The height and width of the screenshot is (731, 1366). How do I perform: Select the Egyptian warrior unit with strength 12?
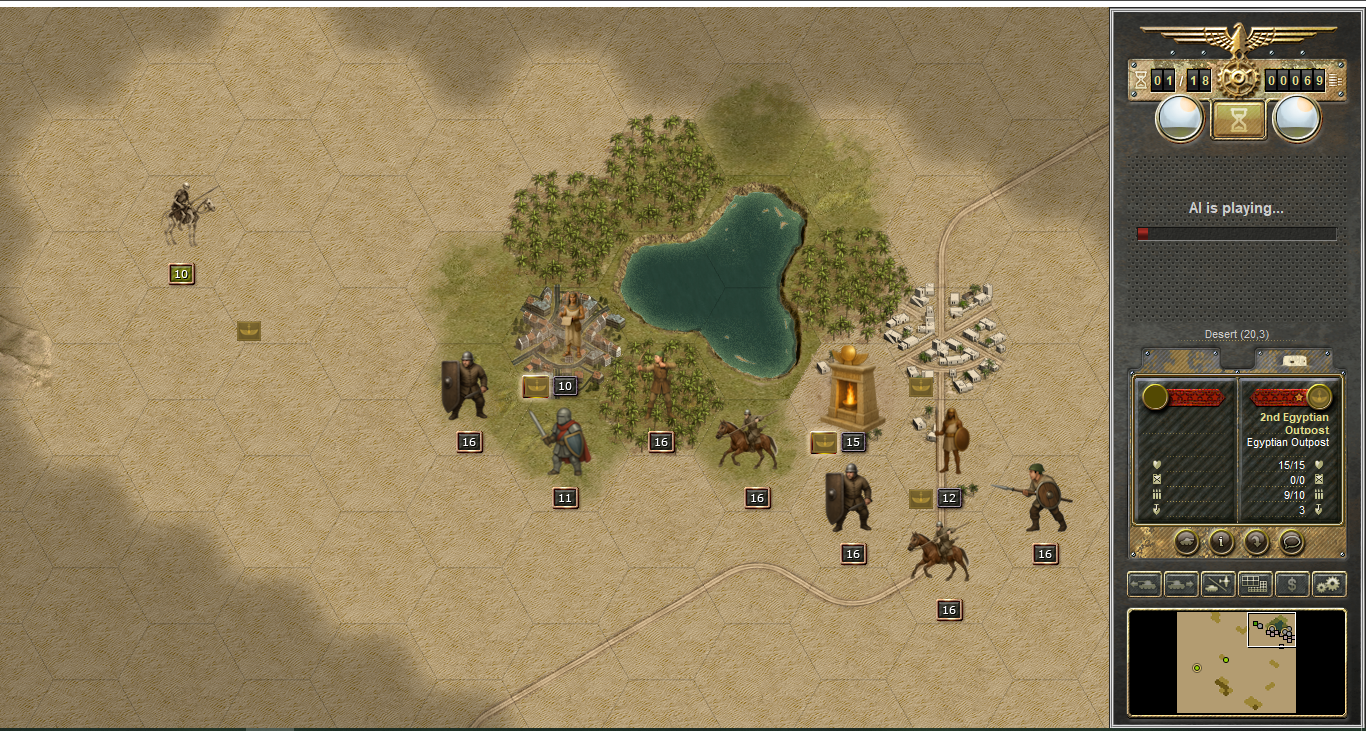point(948,440)
